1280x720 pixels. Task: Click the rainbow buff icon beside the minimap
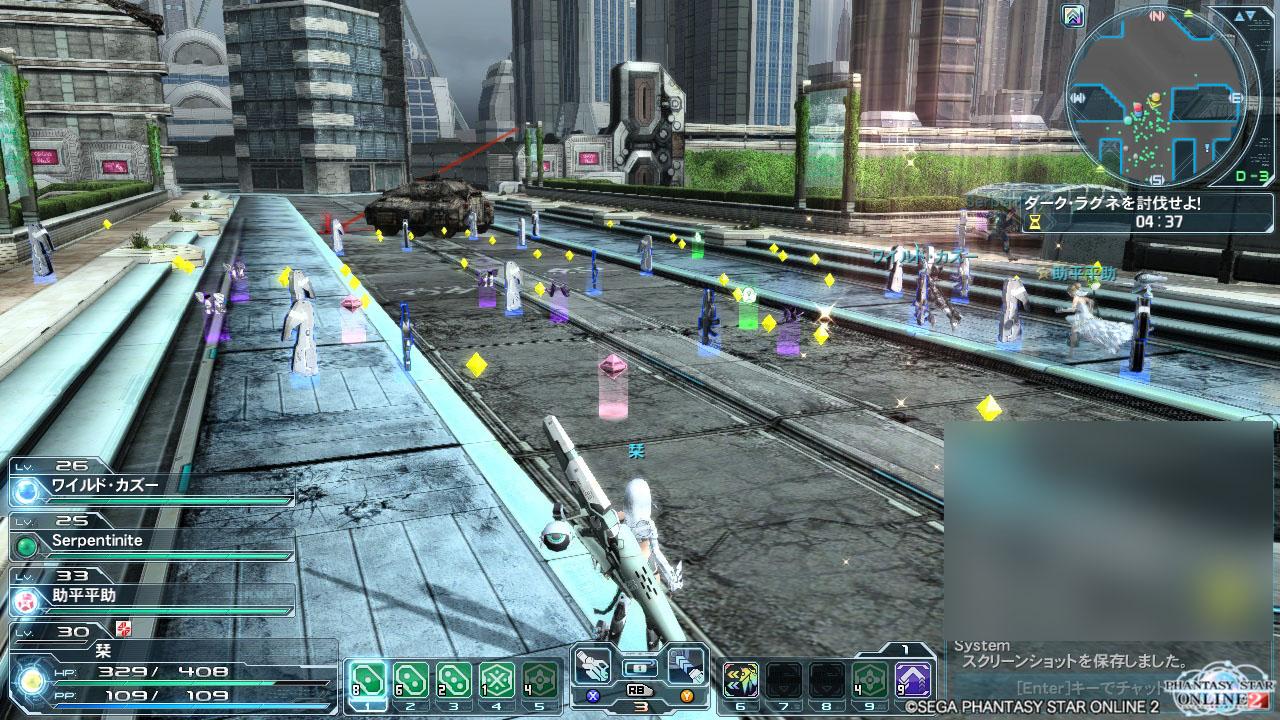click(1074, 16)
